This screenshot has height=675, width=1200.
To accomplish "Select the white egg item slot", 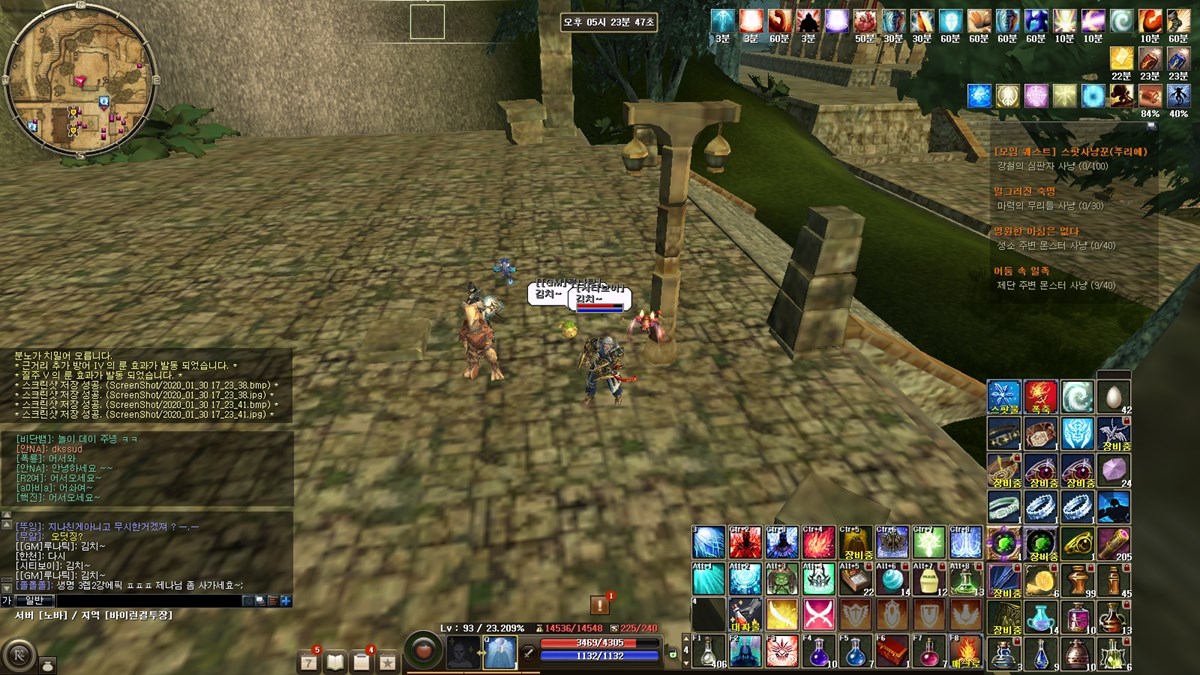I will coord(1114,397).
